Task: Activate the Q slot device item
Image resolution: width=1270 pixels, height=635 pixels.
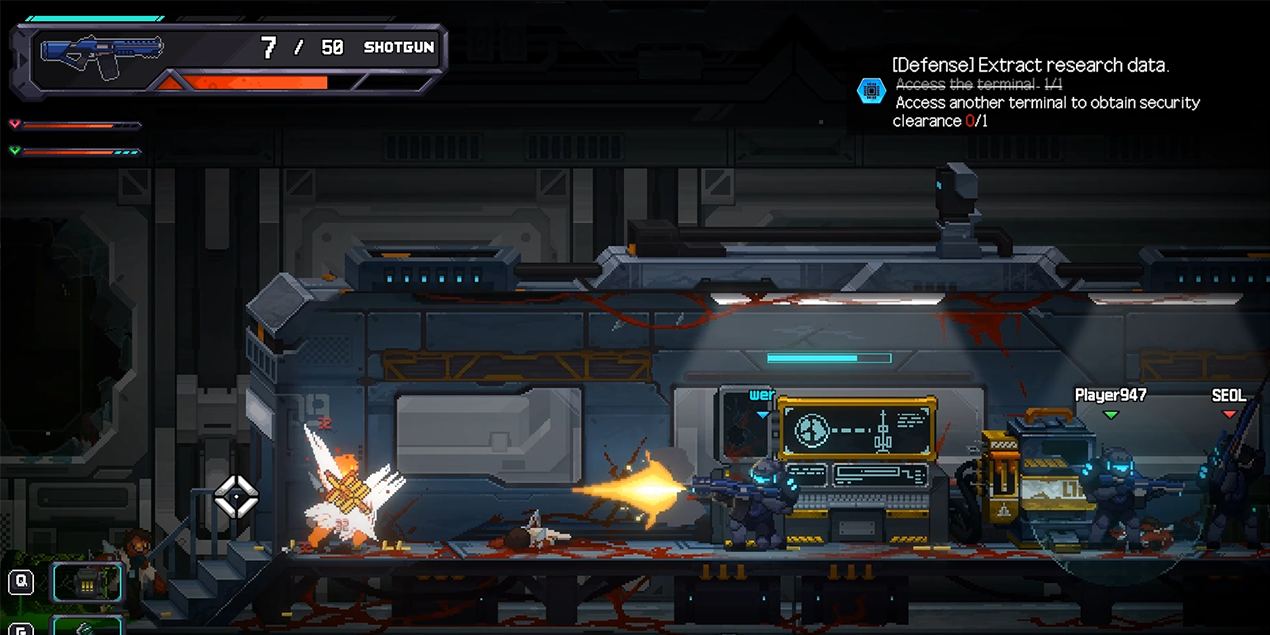Action: coord(88,582)
